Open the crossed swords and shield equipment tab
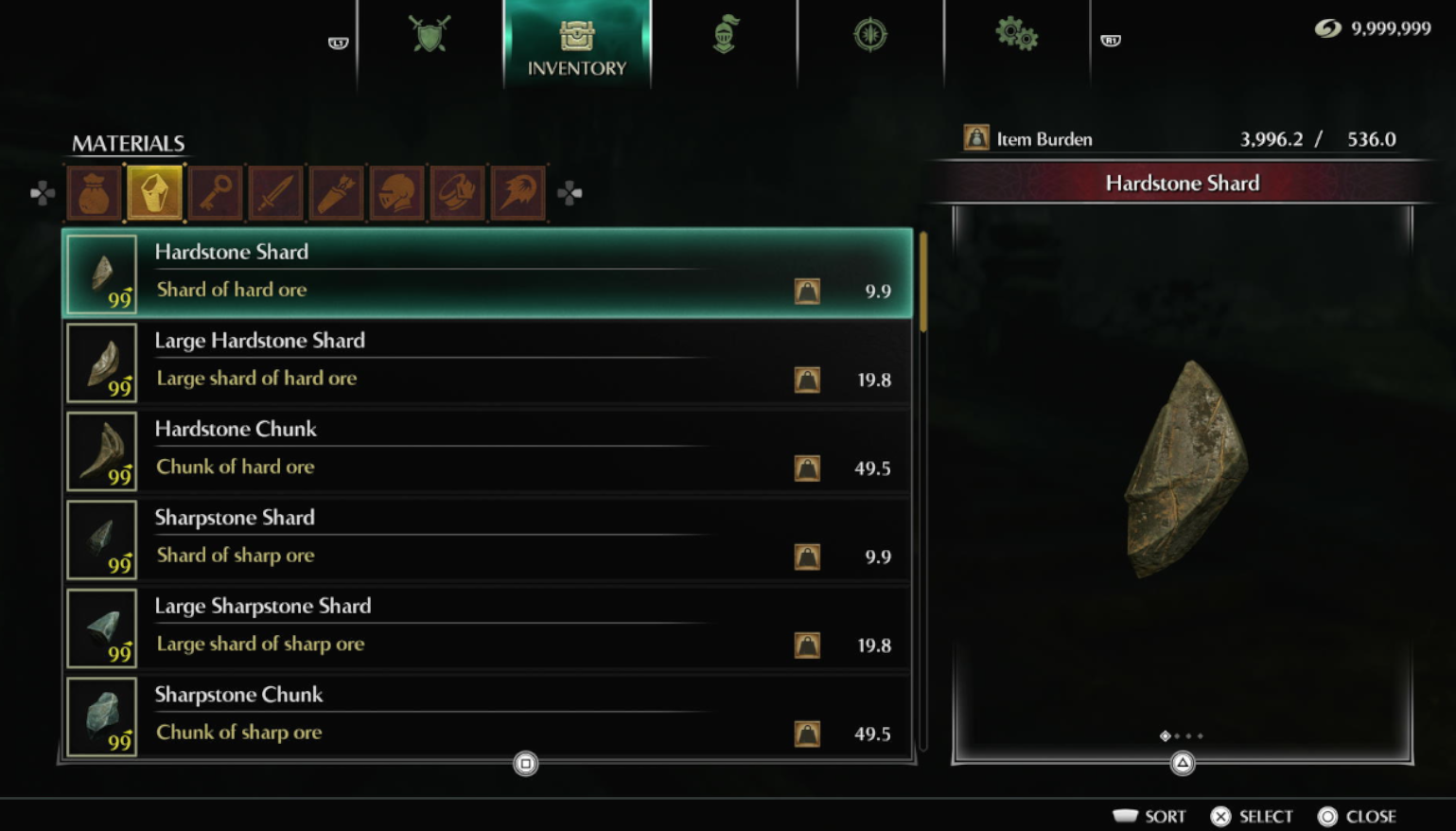The width and height of the screenshot is (1456, 831). click(x=430, y=36)
